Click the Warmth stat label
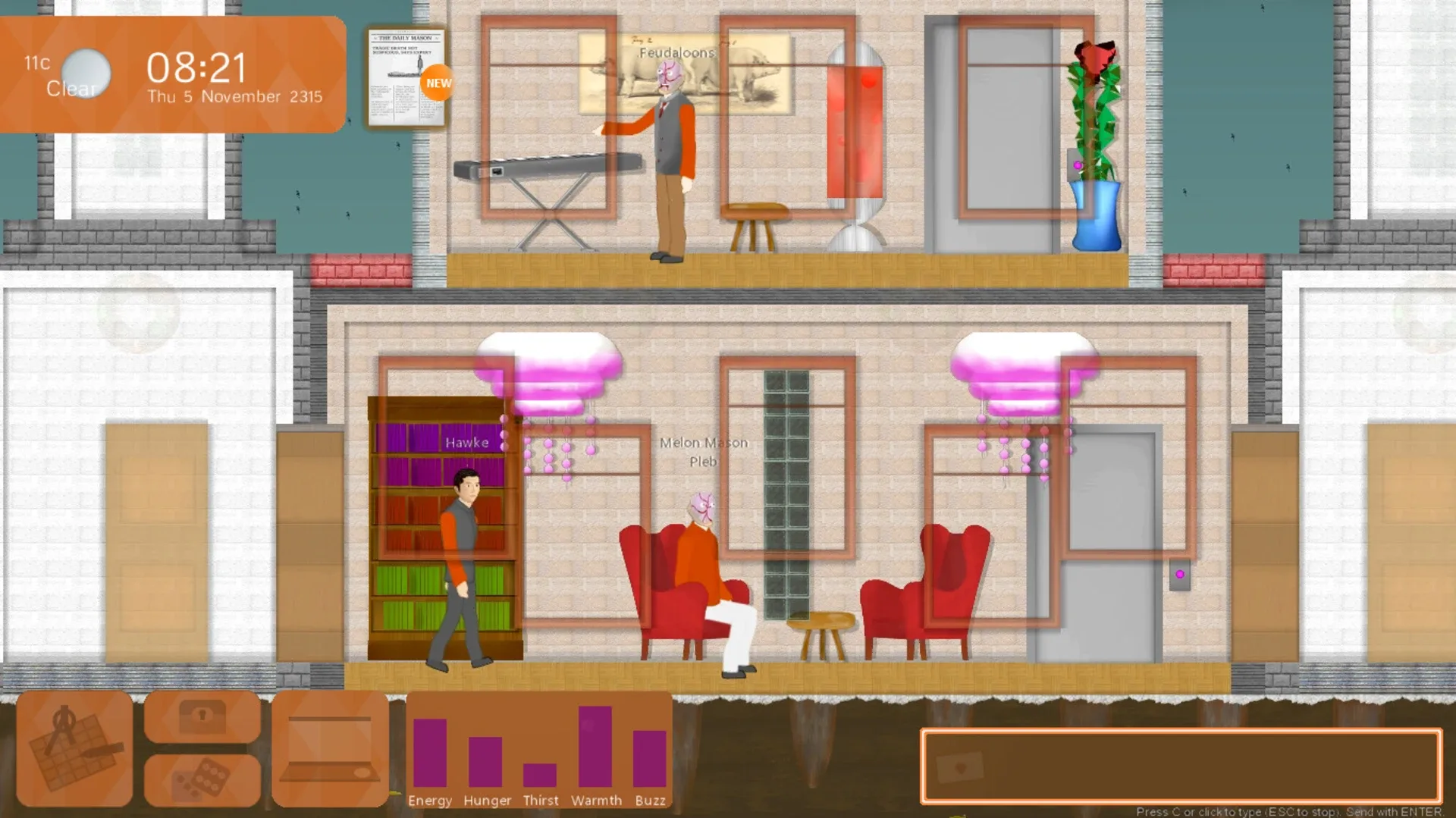 tap(597, 801)
